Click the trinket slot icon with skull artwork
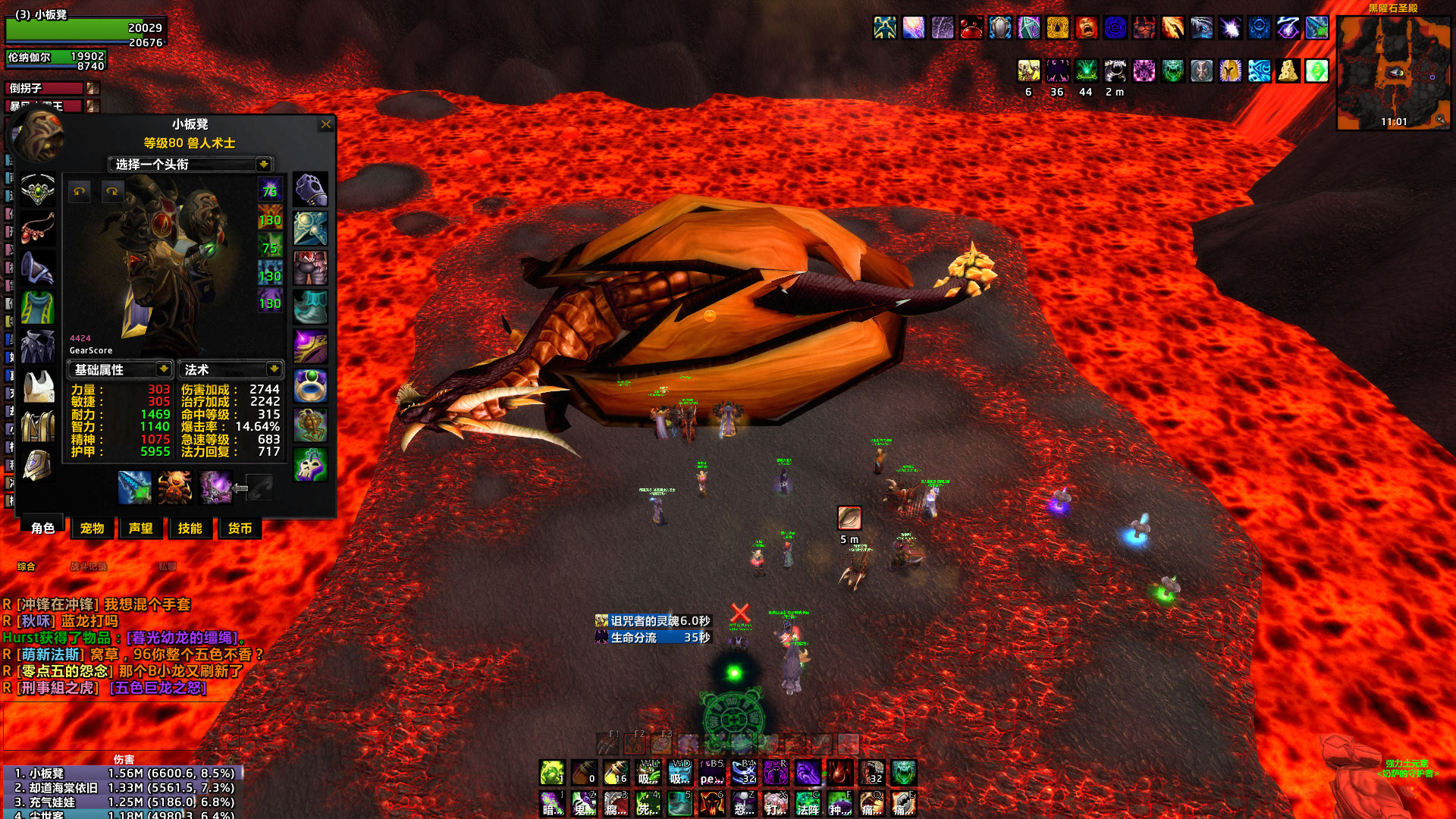 (x=310, y=461)
